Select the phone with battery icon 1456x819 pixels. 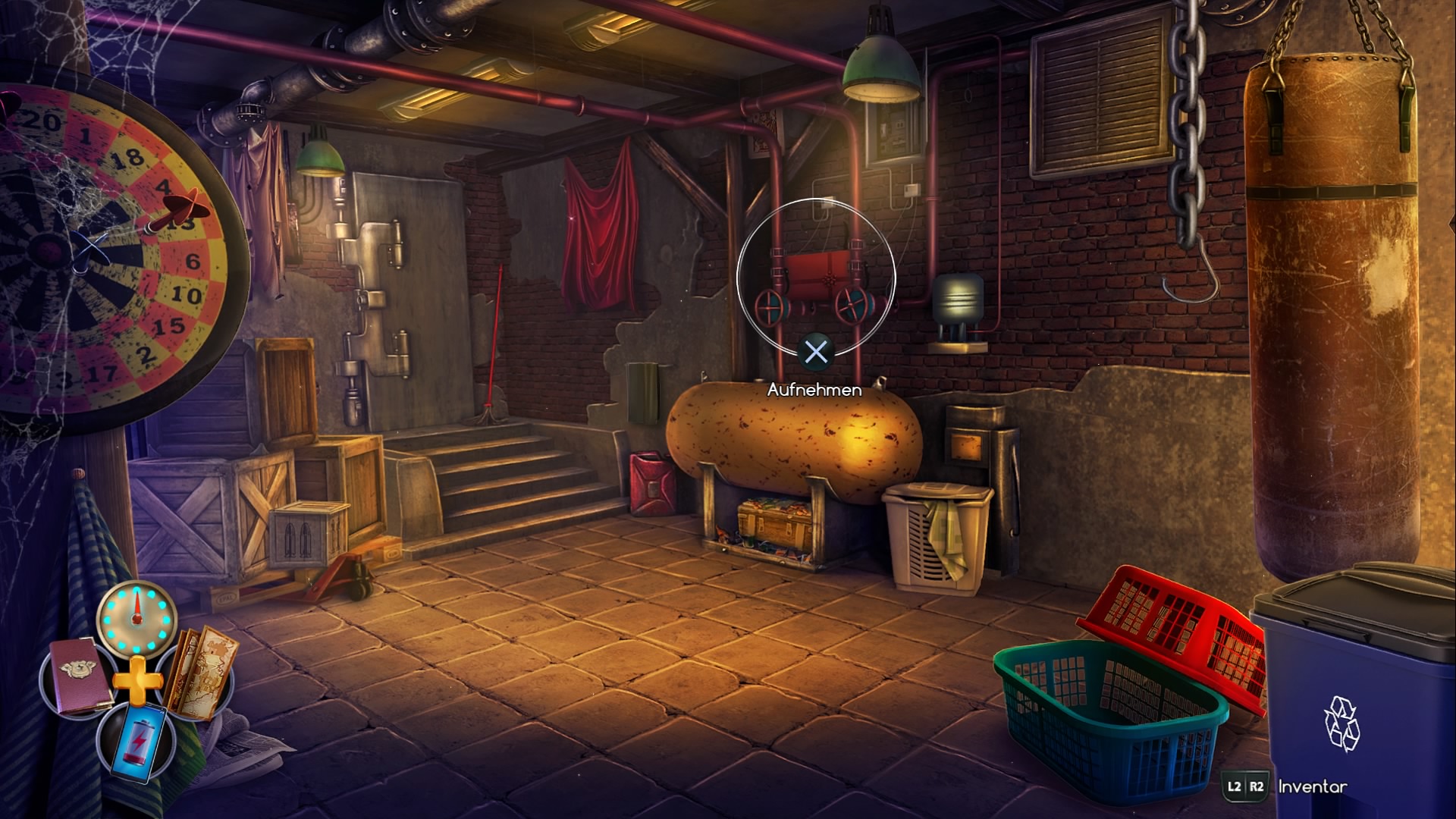point(140,740)
